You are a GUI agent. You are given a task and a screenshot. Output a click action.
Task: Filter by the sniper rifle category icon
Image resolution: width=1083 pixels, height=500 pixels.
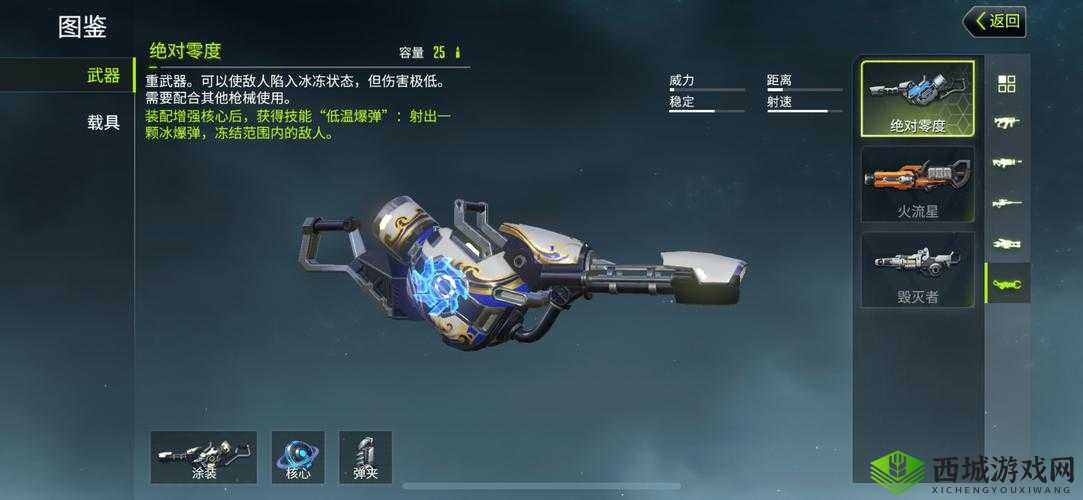pos(1007,203)
